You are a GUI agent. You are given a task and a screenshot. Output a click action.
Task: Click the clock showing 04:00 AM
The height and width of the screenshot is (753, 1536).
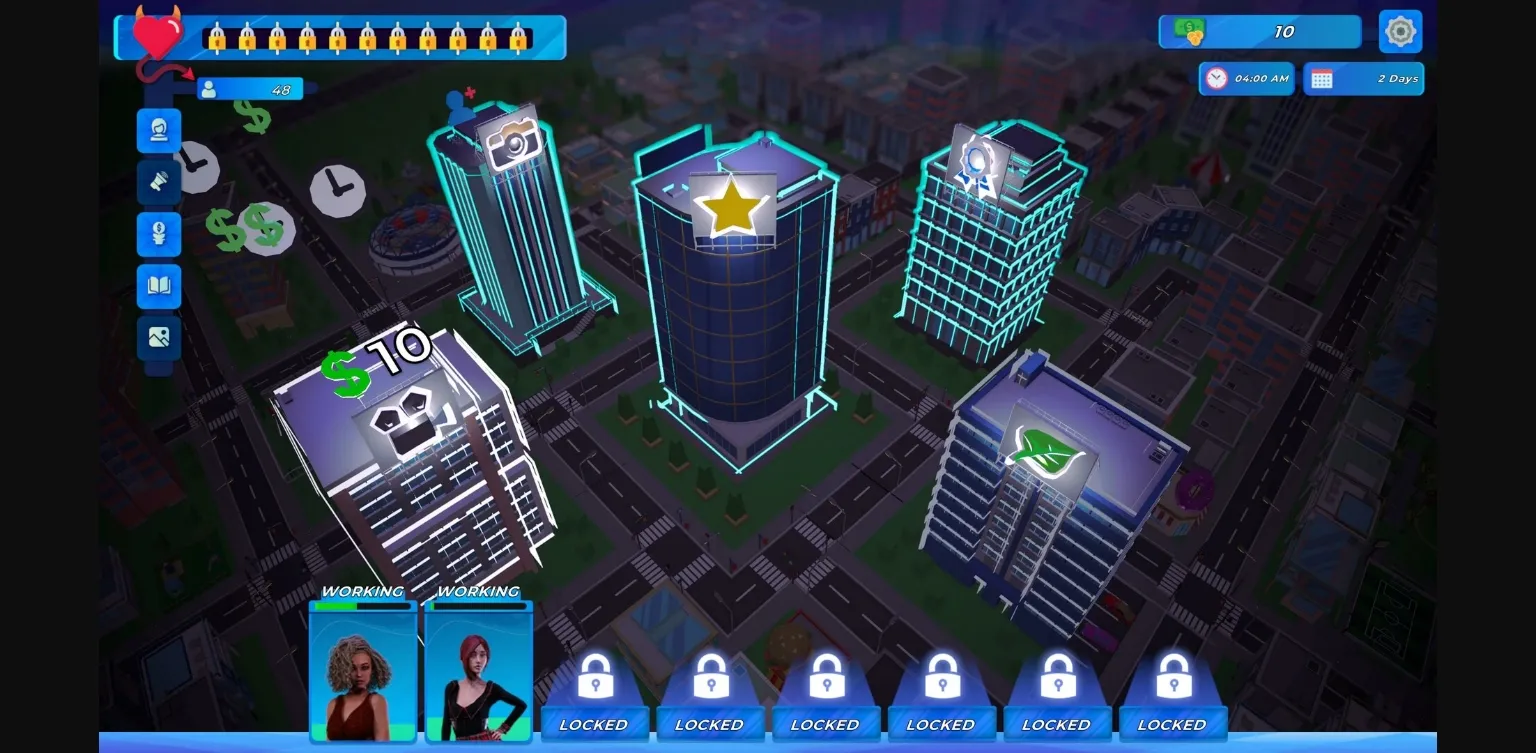[x=1246, y=78]
